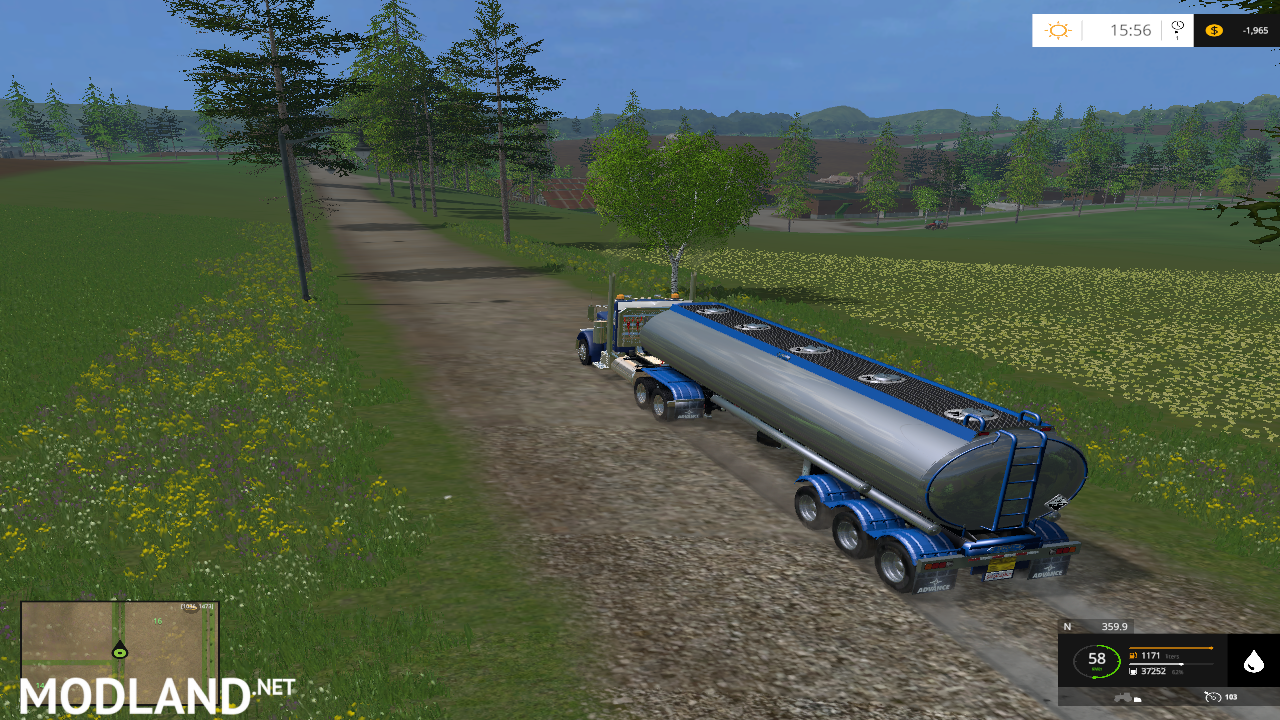
Task: Click the orange fuel level bar
Action: tap(1170, 647)
